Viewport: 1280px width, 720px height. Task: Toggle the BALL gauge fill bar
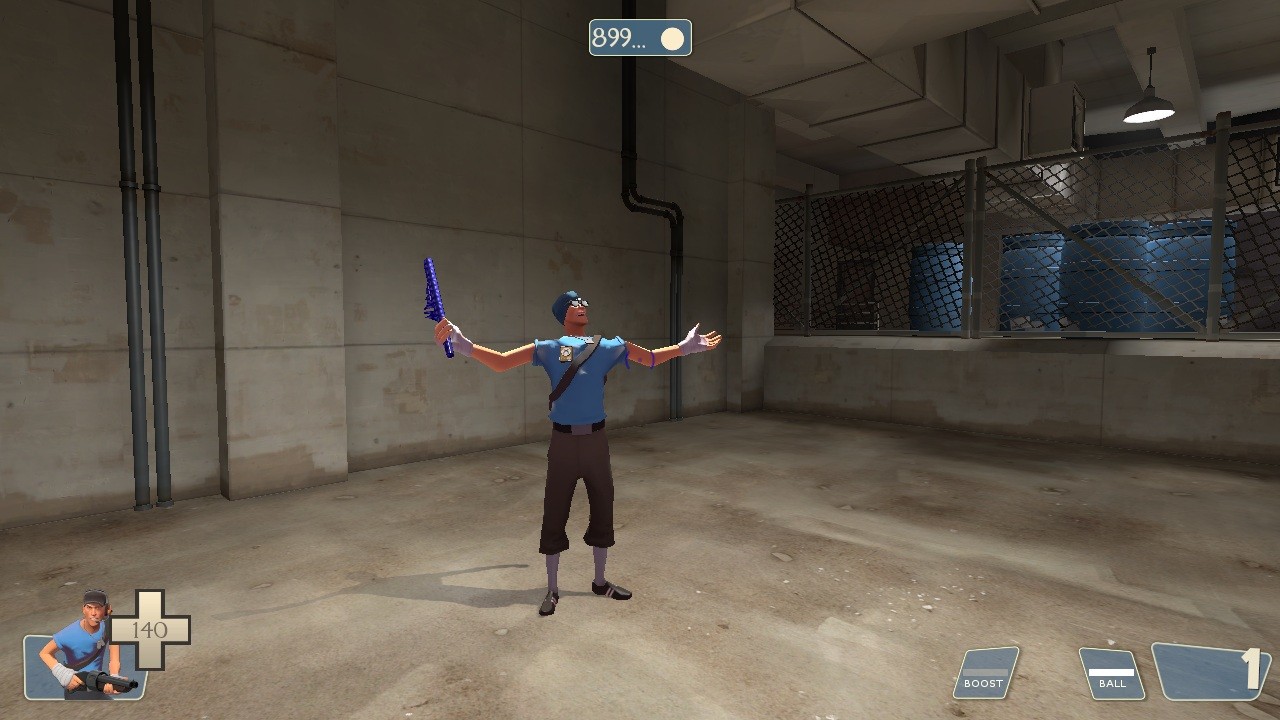click(1110, 670)
